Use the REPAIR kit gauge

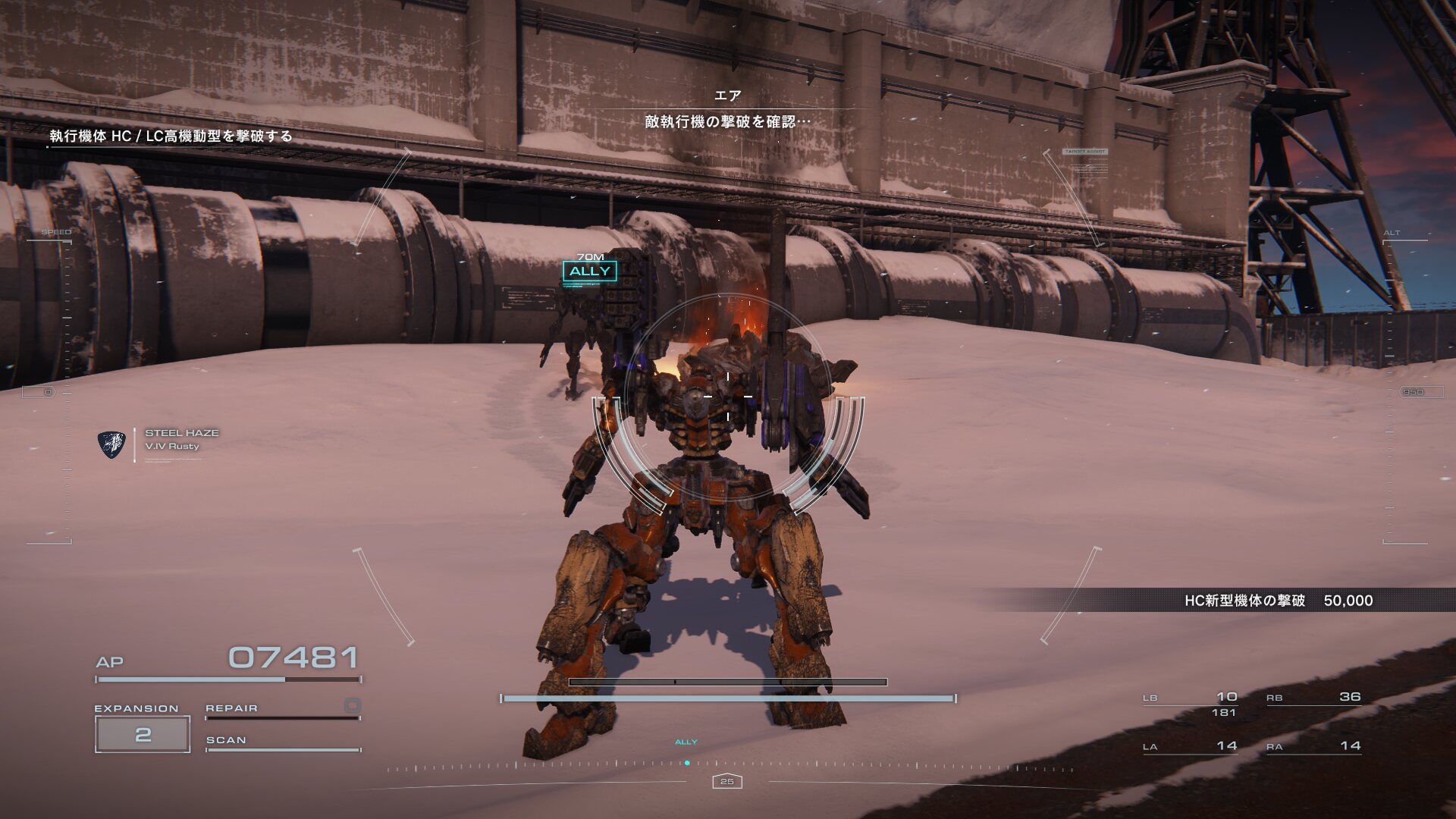coord(282,710)
